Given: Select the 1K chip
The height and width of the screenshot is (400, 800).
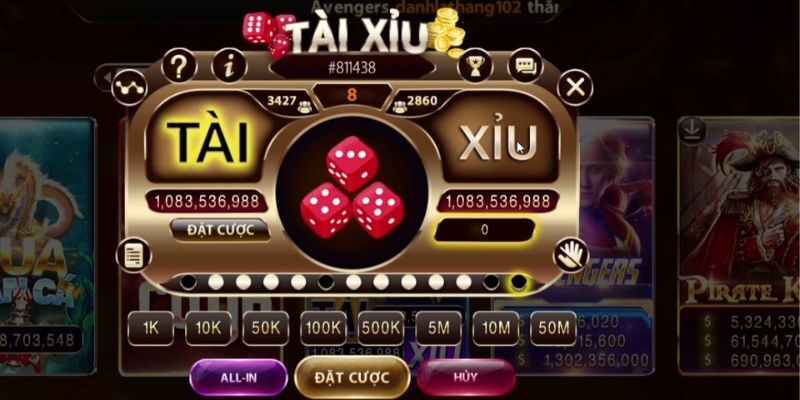Looking at the screenshot, I should point(150,328).
